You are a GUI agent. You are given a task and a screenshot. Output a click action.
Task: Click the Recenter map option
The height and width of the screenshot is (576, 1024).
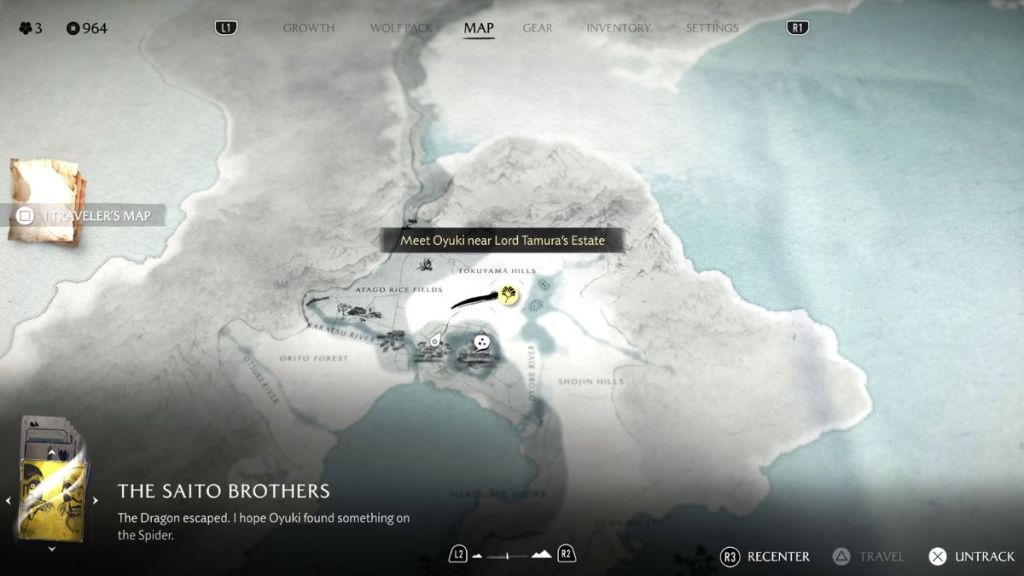point(766,556)
